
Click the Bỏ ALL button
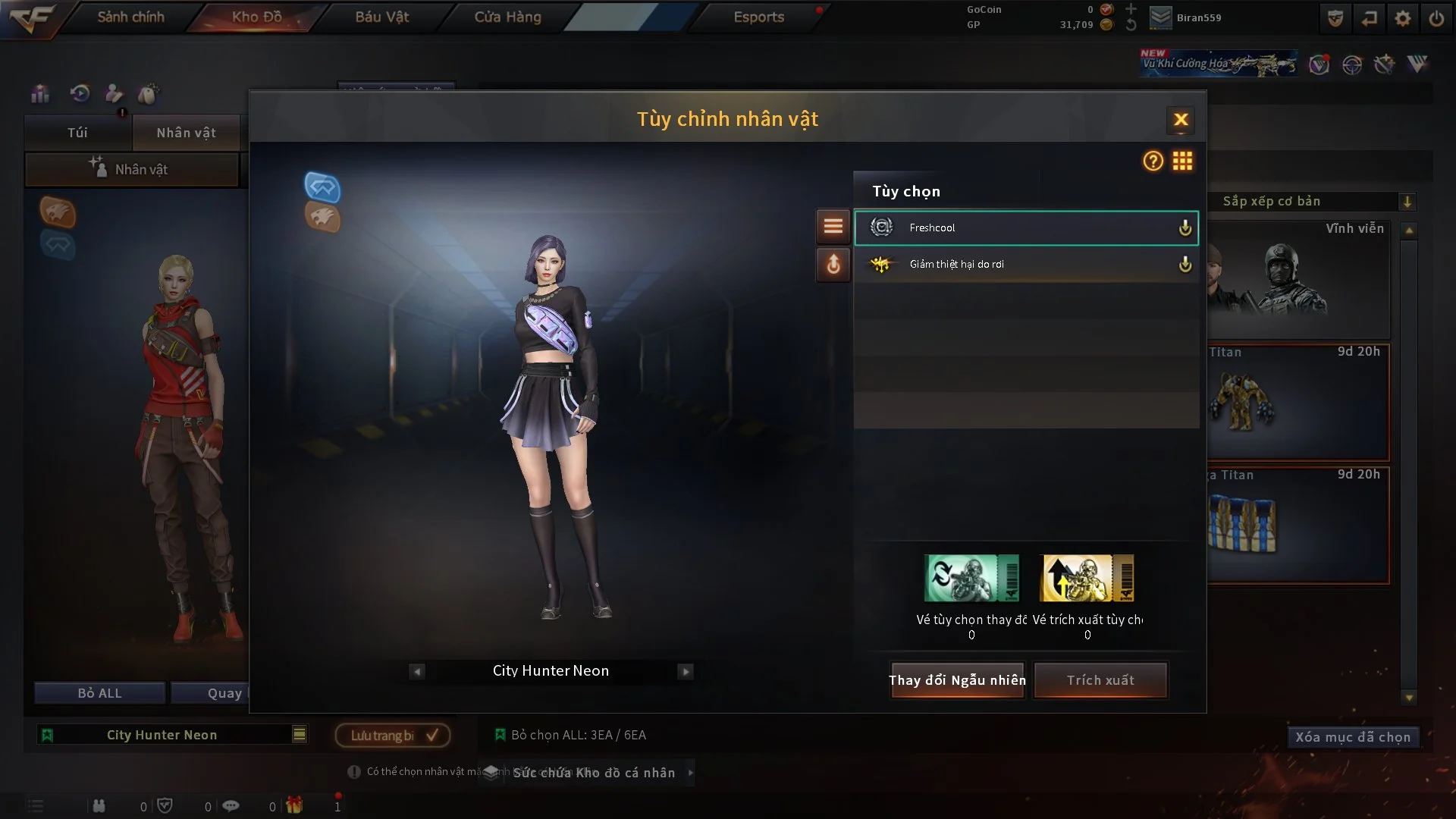point(99,693)
